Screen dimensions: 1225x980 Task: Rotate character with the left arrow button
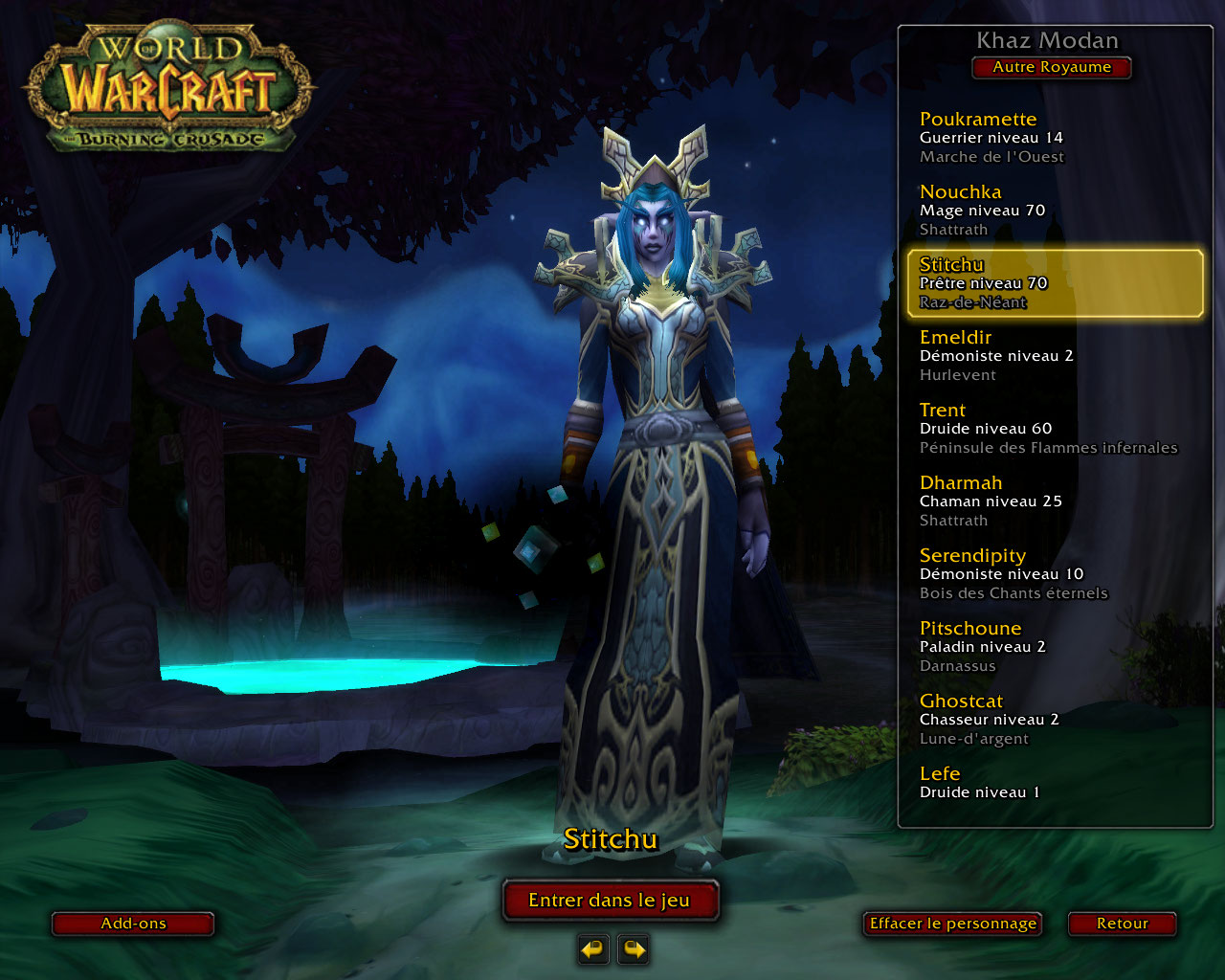tap(593, 949)
